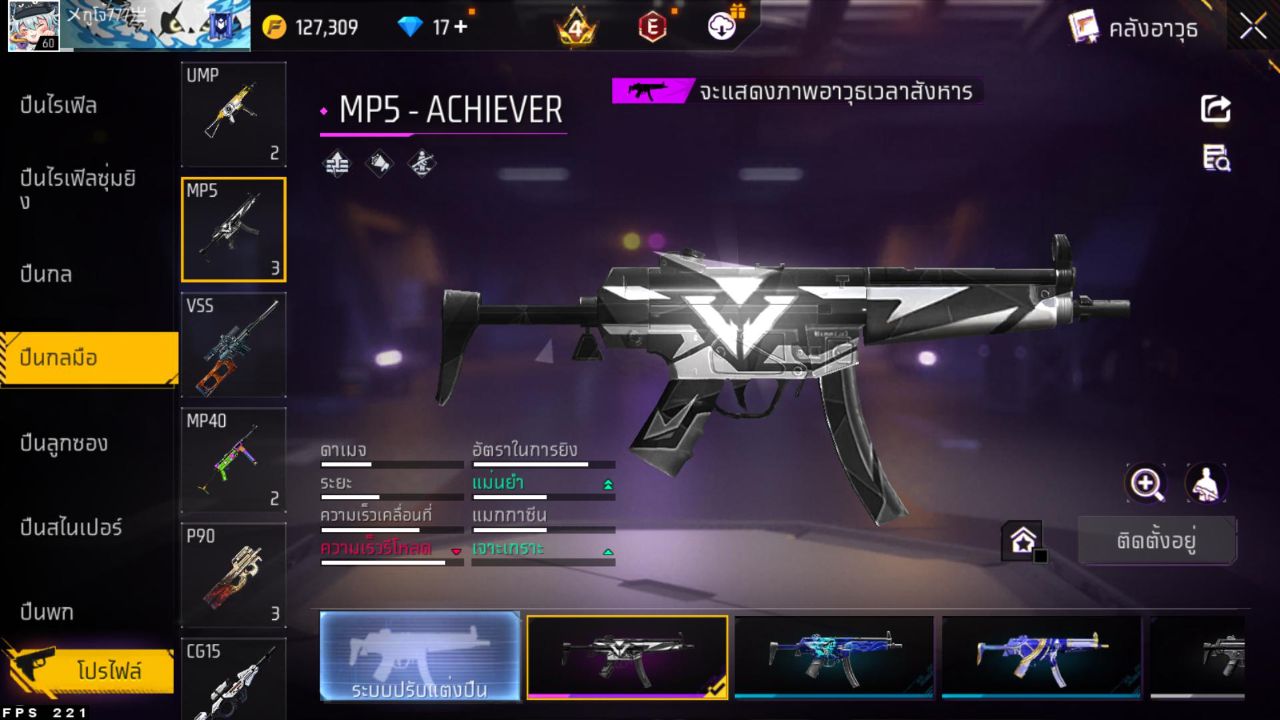
Task: Select the currently equipped Achiever skin thumbnail
Action: click(x=627, y=657)
